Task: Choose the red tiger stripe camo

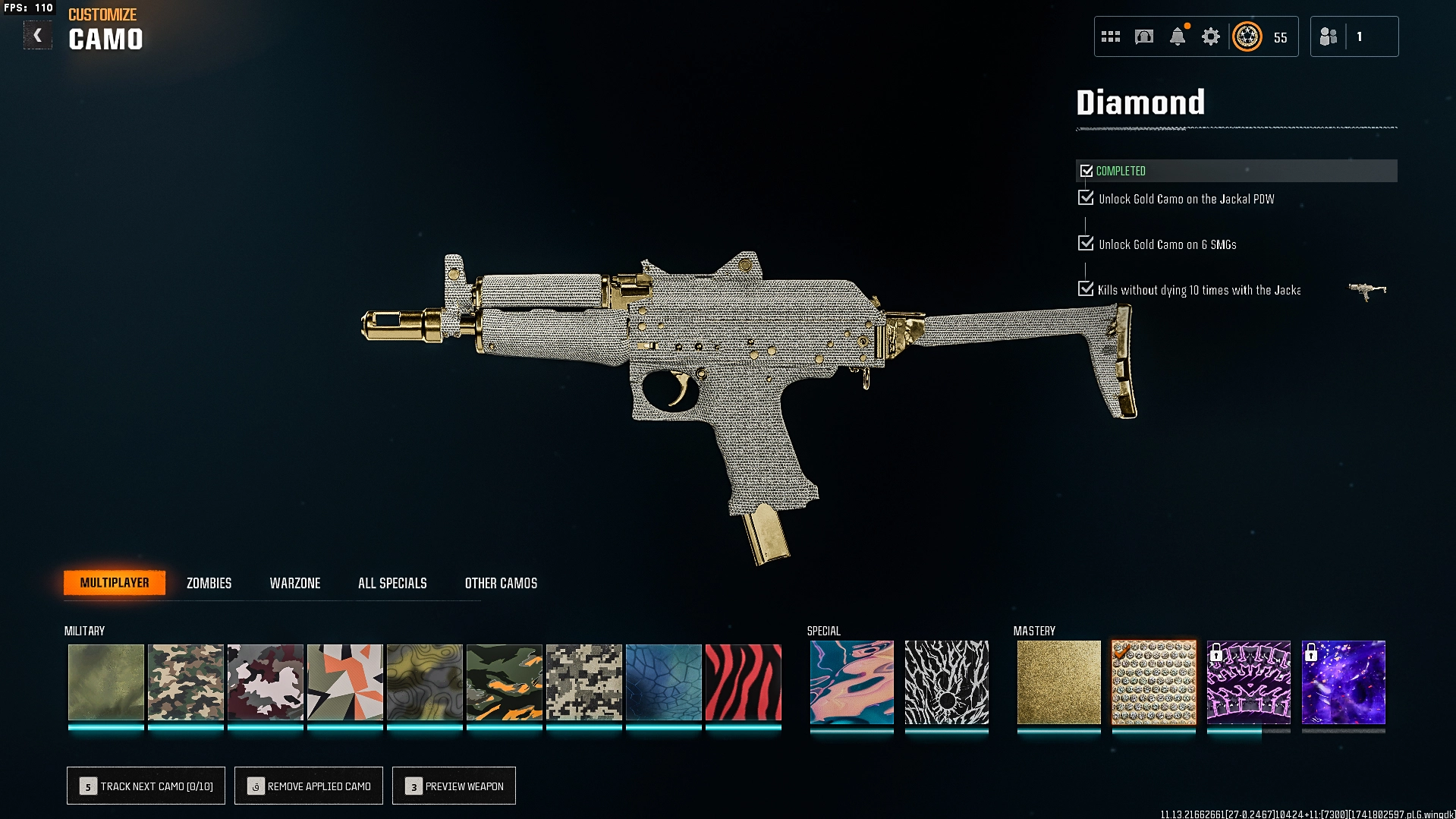Action: click(743, 682)
